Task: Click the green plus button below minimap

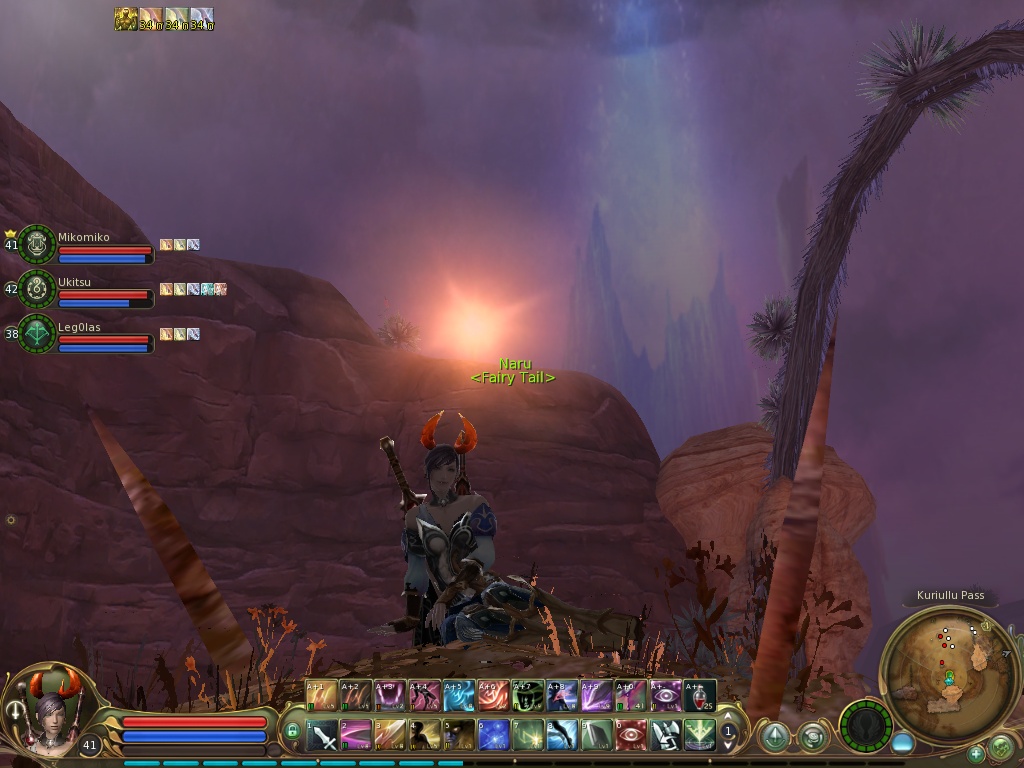Action: 976,753
